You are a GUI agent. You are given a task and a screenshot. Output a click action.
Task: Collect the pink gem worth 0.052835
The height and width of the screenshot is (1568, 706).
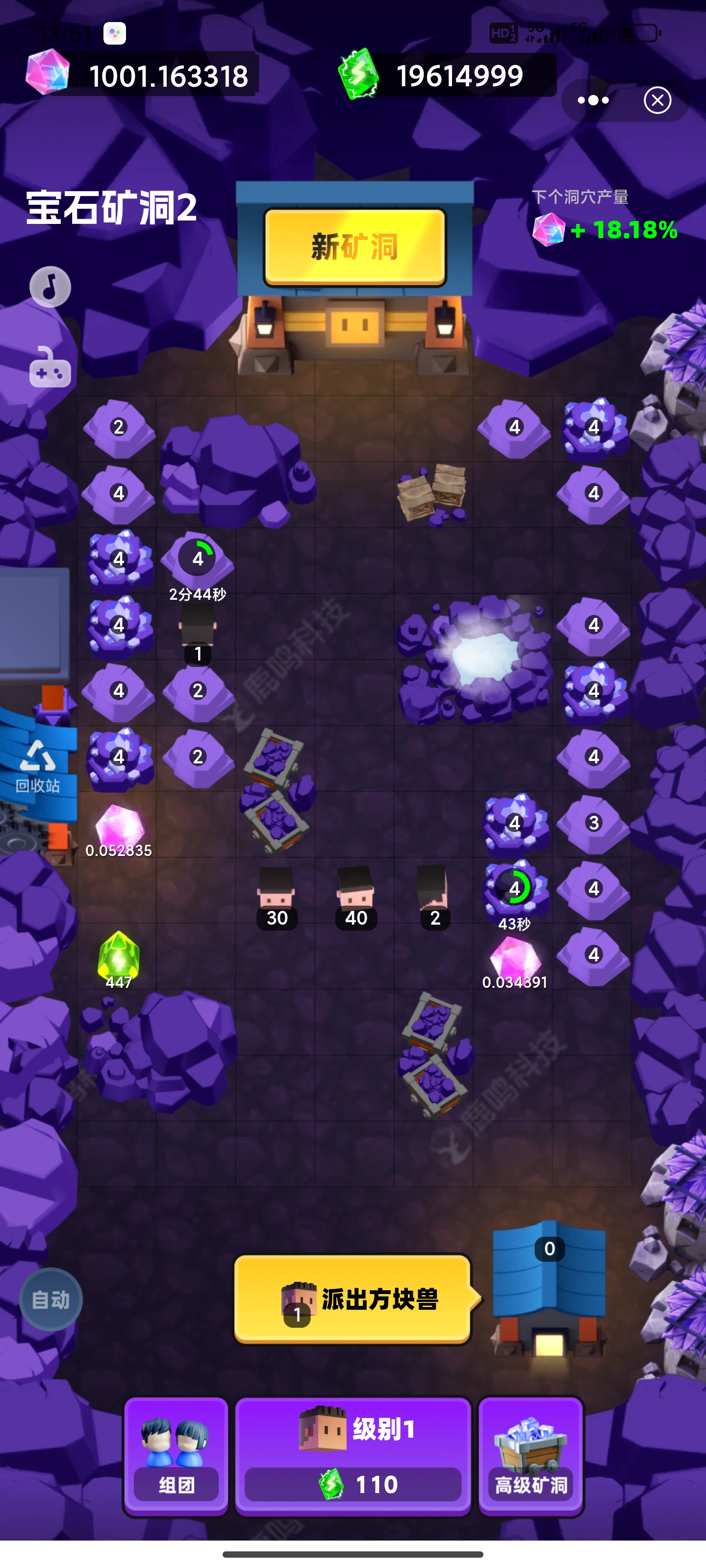point(120,827)
